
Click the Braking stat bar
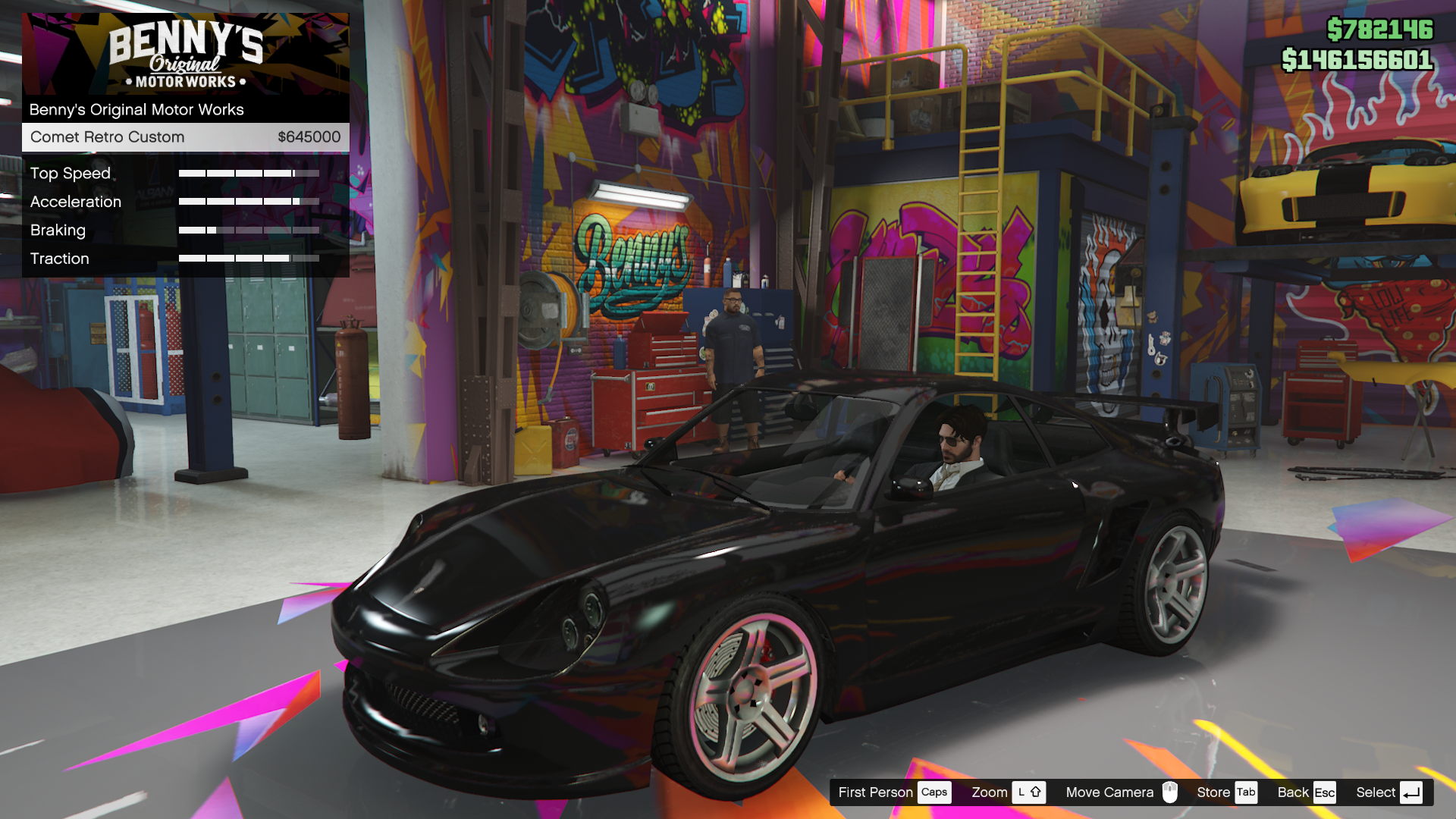coord(248,230)
